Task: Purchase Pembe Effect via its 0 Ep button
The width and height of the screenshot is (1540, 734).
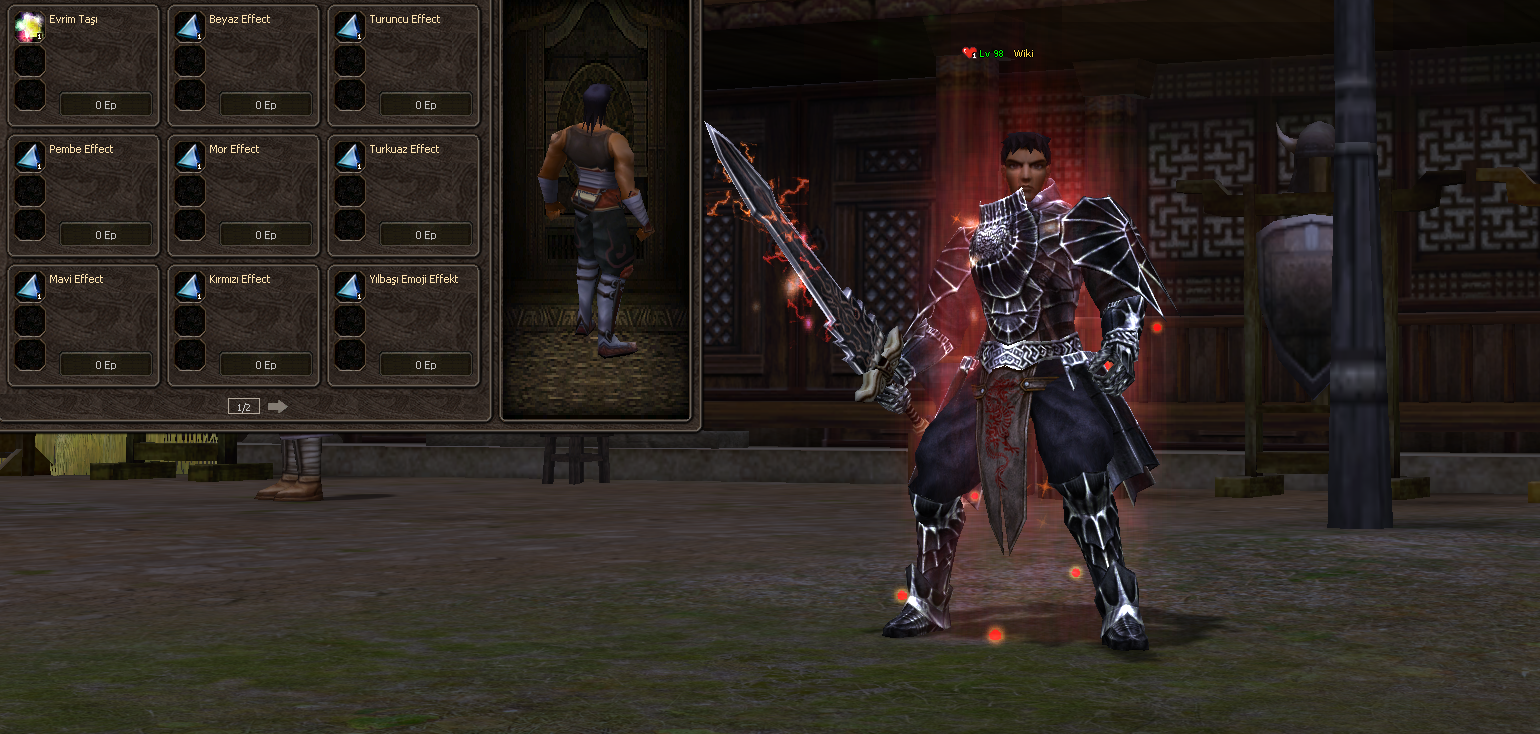Action: pos(106,235)
